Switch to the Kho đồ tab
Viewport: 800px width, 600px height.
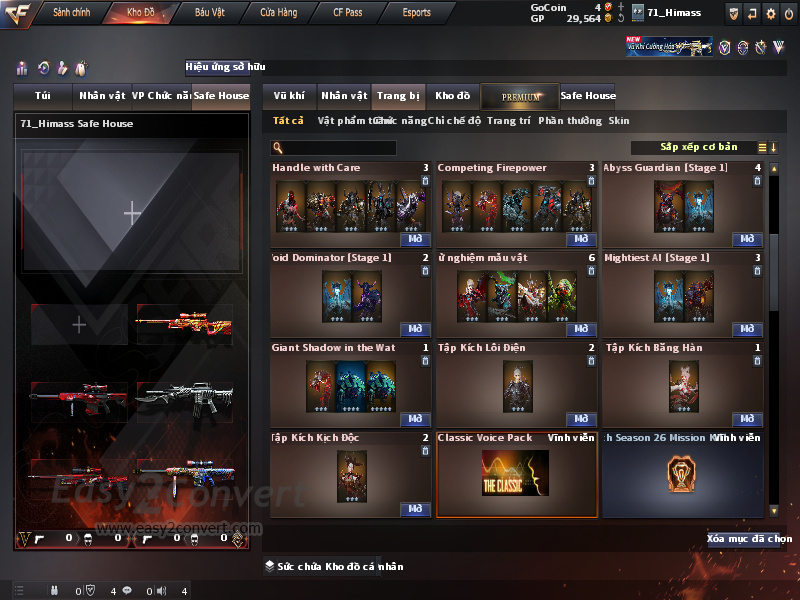pos(452,96)
